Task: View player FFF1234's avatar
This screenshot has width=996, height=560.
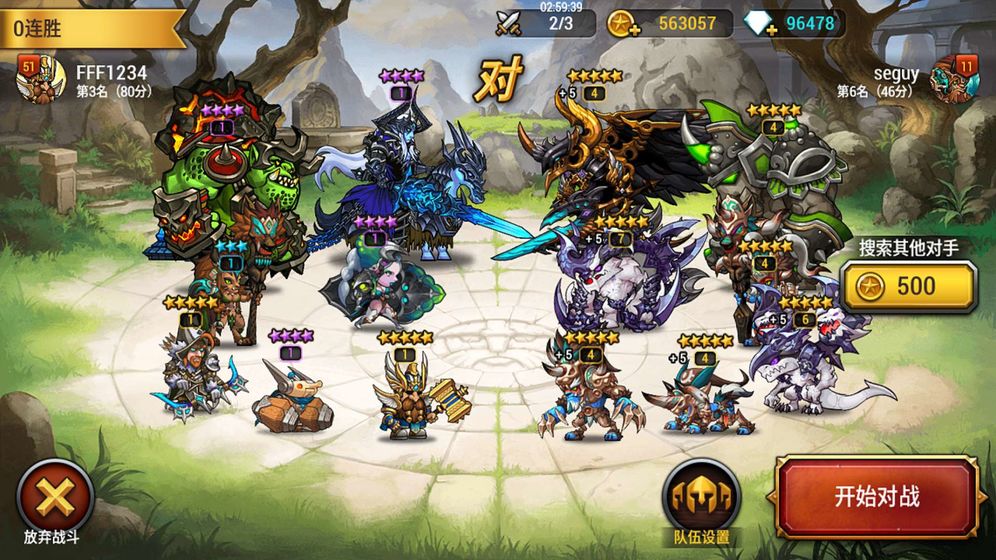Action: (41, 80)
